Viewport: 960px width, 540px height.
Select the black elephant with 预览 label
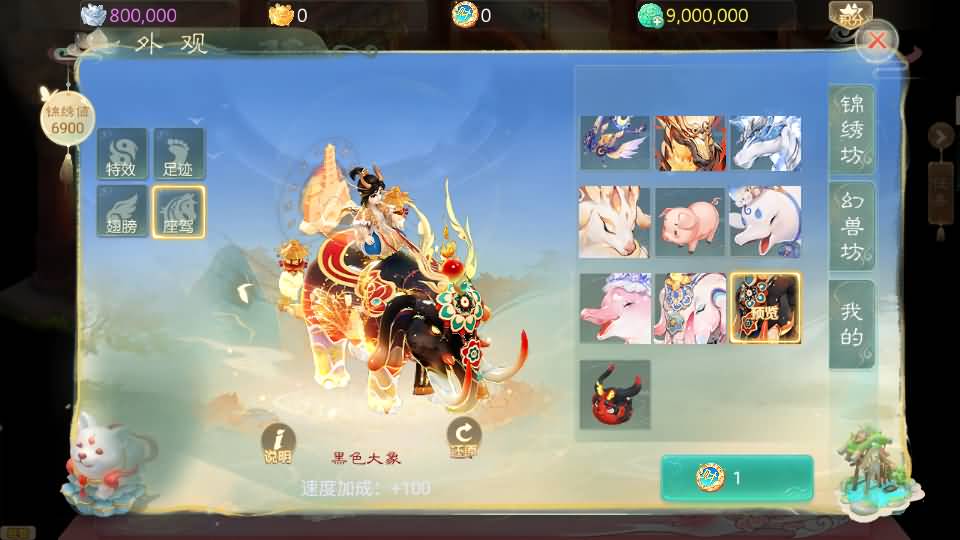coord(765,308)
